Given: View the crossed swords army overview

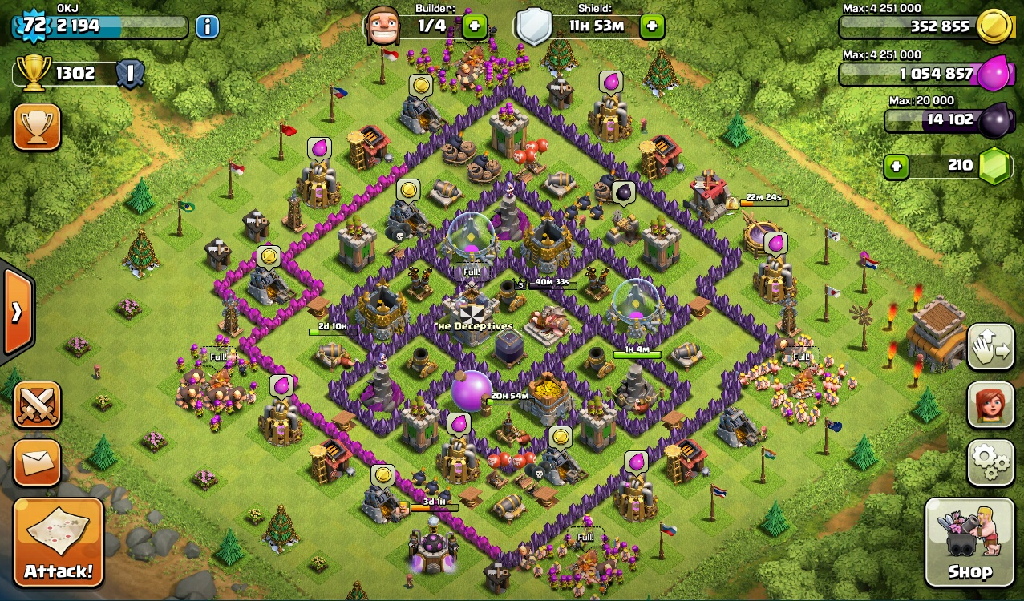Looking at the screenshot, I should coord(37,404).
